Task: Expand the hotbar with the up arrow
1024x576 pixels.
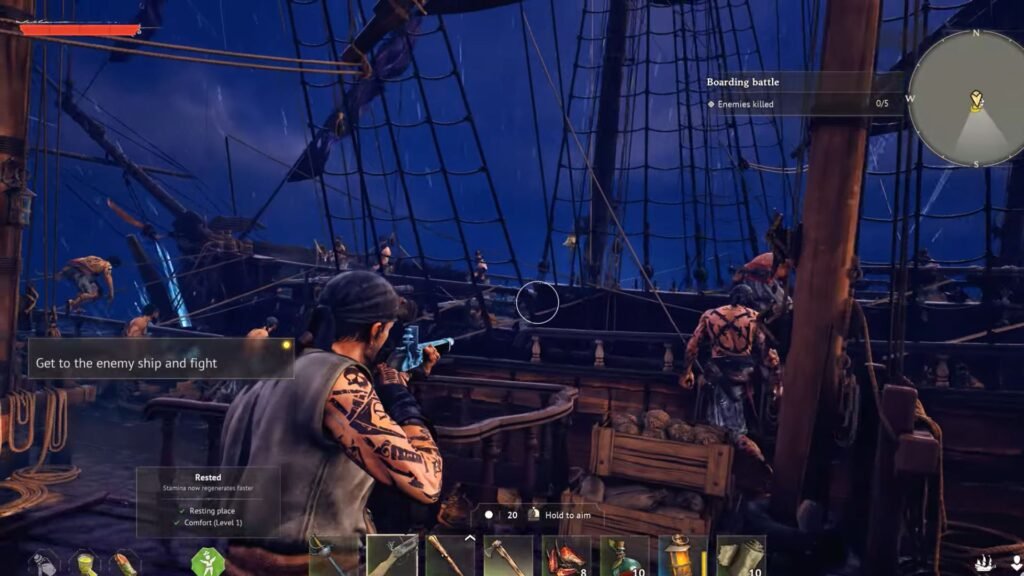Action: 469,540
